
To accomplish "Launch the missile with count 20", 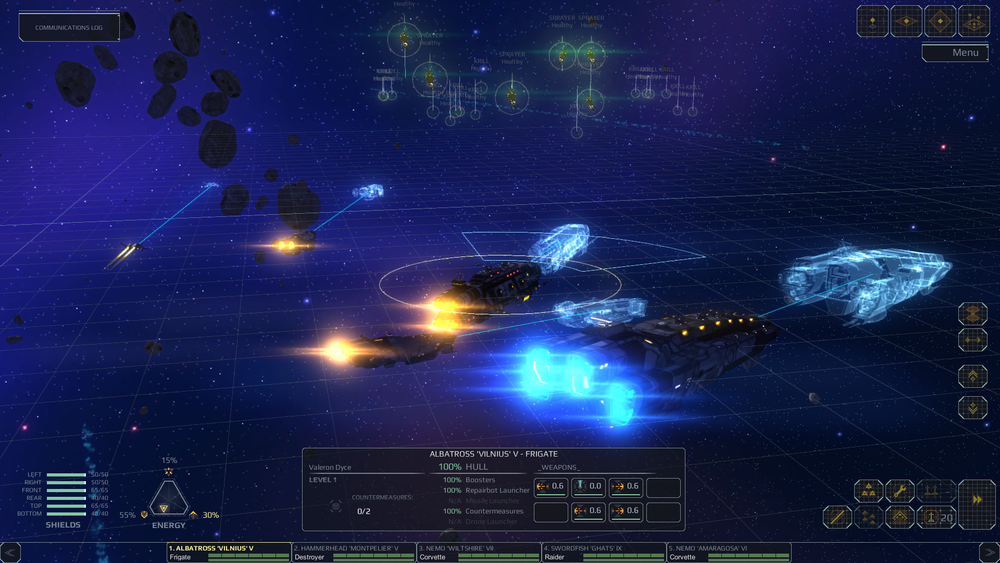I will point(934,517).
